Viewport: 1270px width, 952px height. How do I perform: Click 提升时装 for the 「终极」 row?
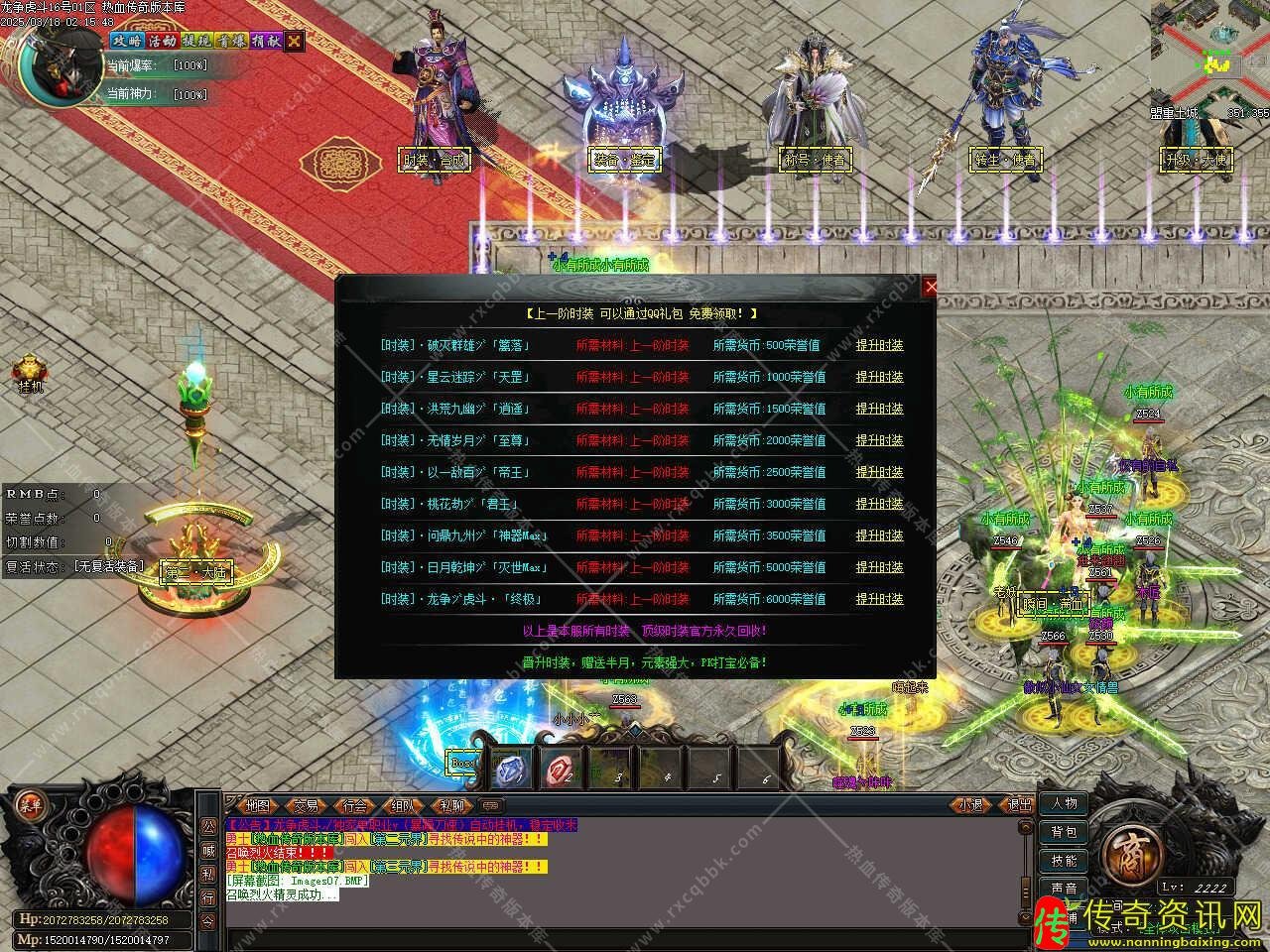click(879, 599)
